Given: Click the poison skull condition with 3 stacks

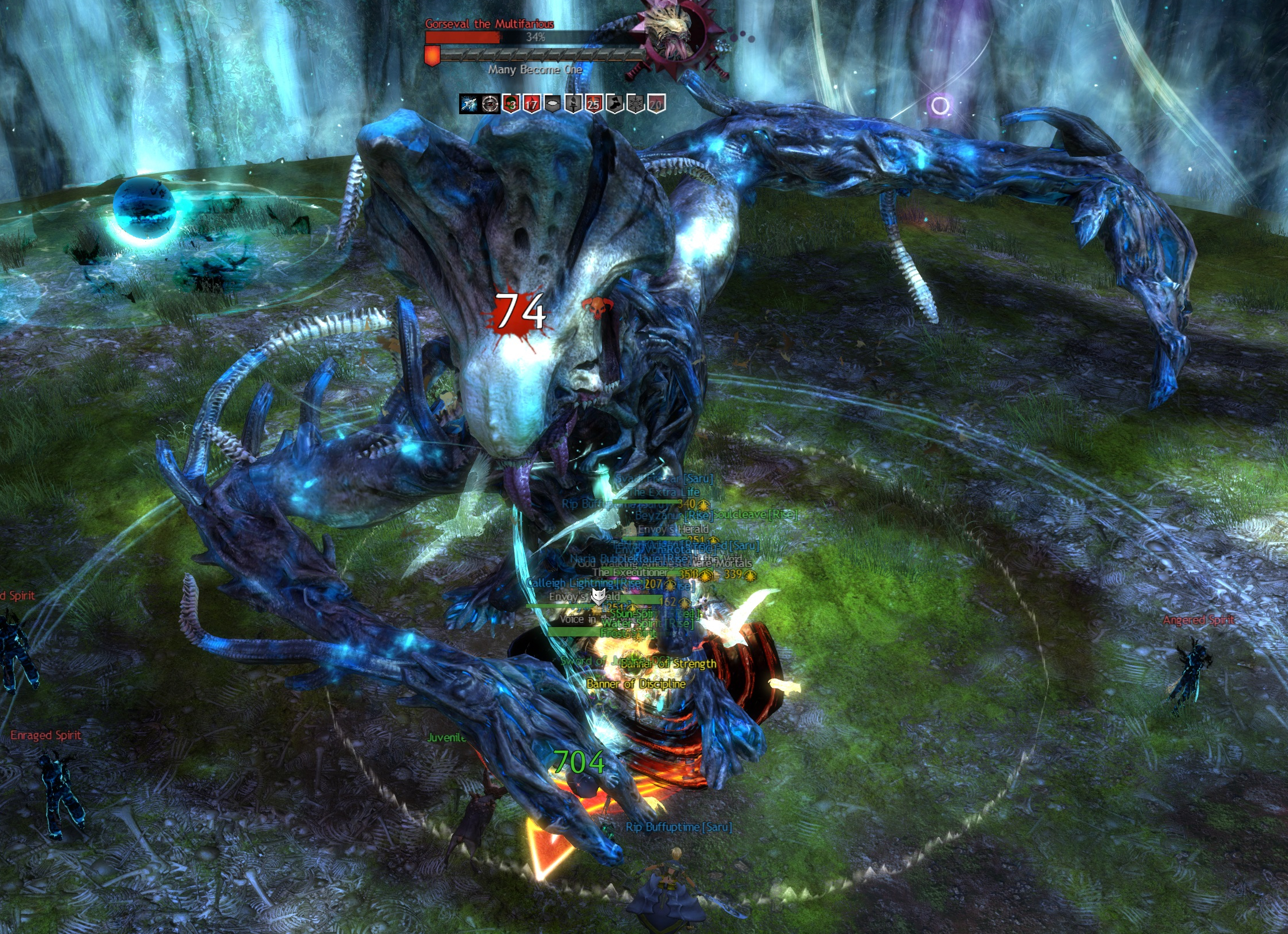Looking at the screenshot, I should (x=510, y=104).
